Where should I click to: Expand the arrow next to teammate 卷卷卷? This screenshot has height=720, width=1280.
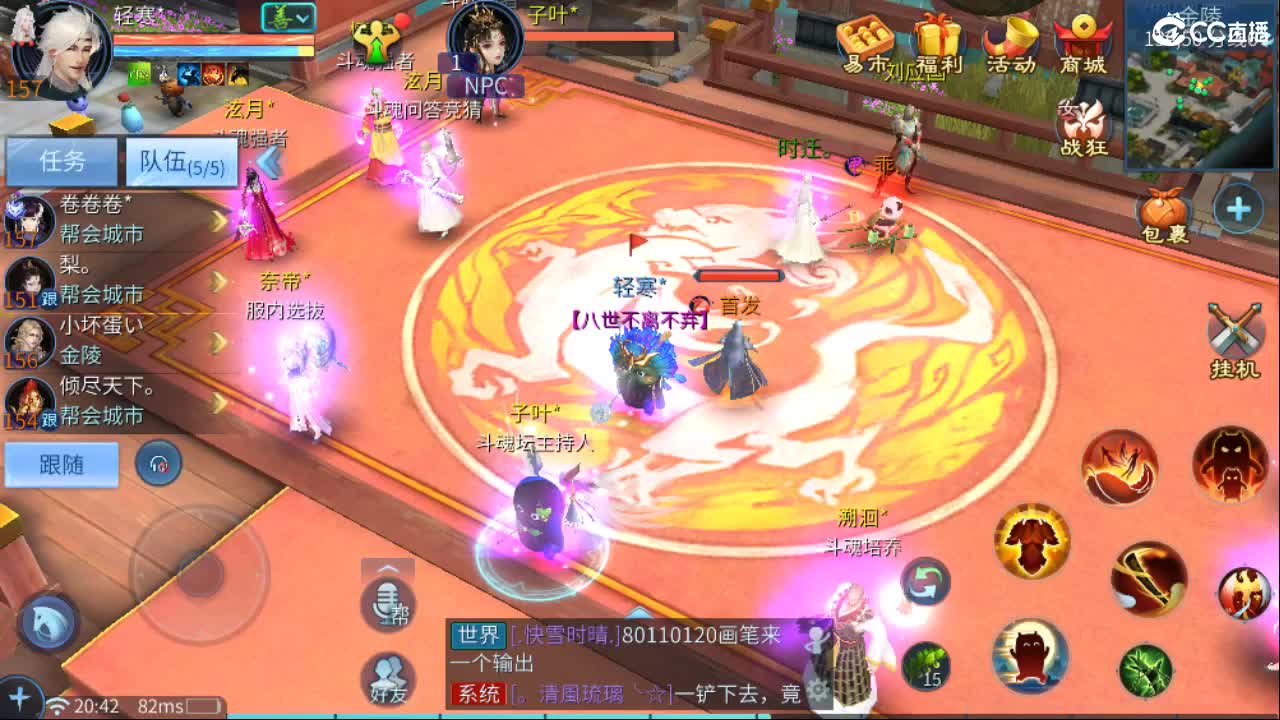click(x=217, y=219)
